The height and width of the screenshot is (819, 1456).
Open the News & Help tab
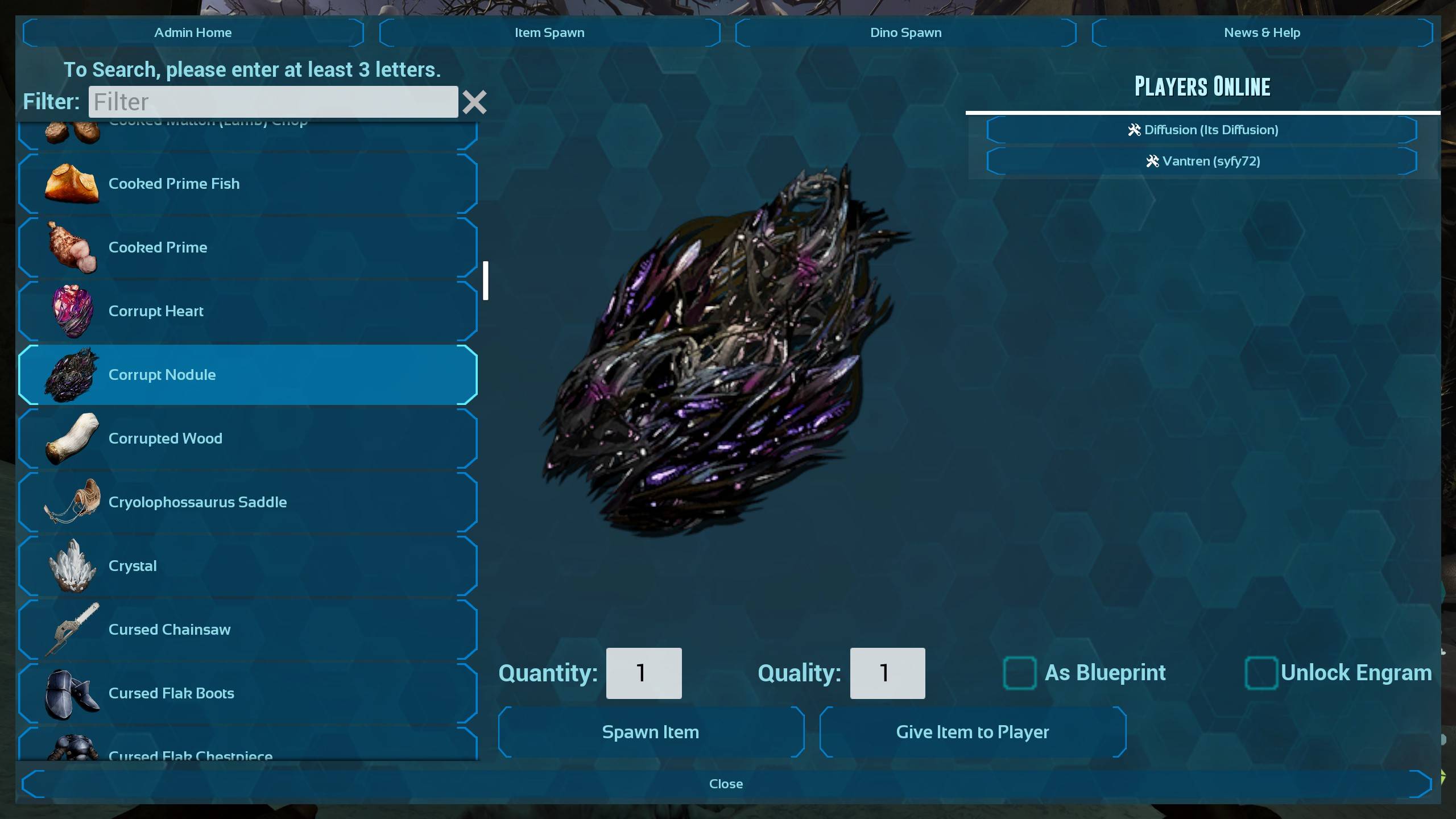coord(1261,32)
